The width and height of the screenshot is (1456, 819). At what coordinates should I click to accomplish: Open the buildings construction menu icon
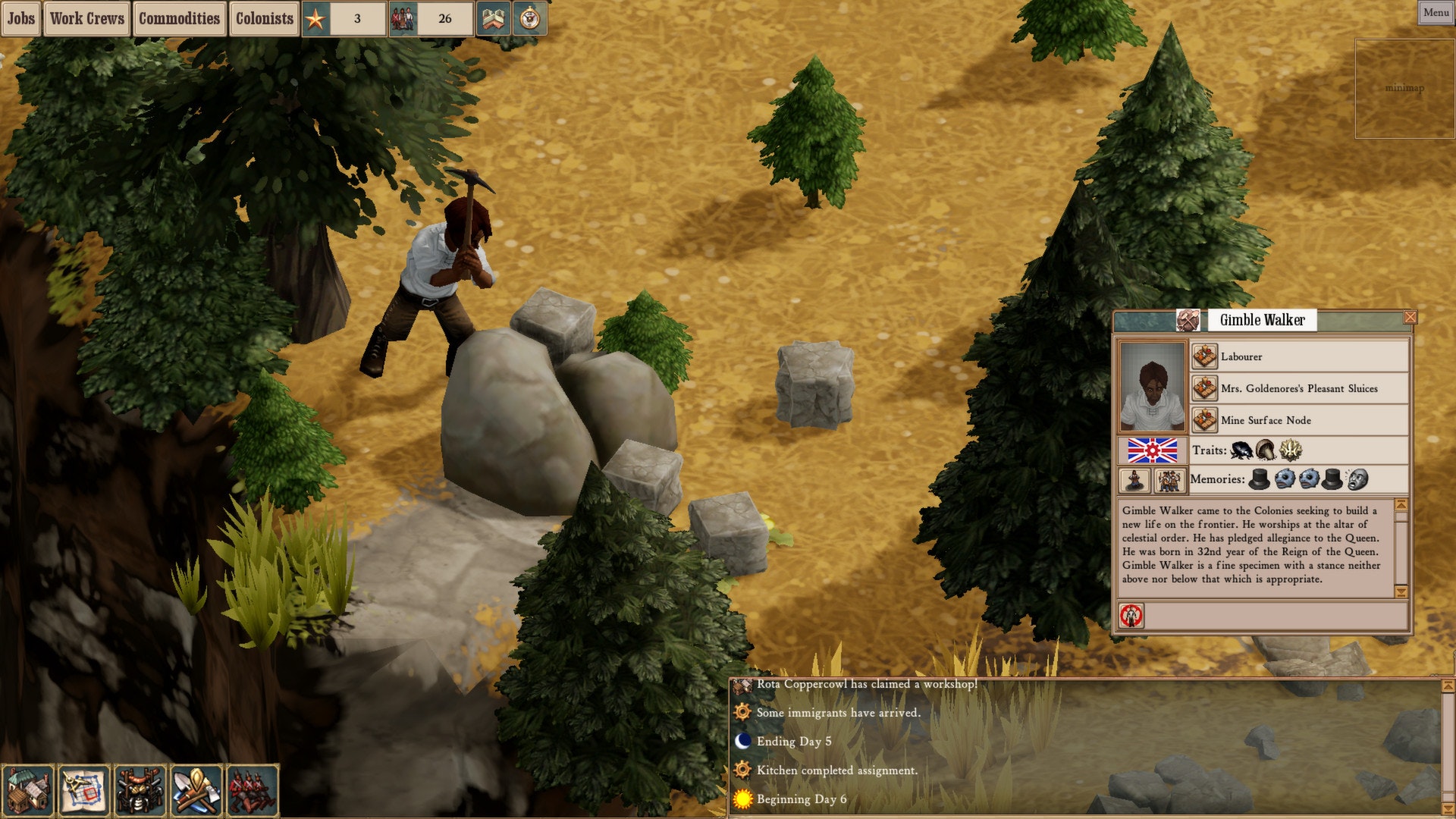tap(28, 790)
